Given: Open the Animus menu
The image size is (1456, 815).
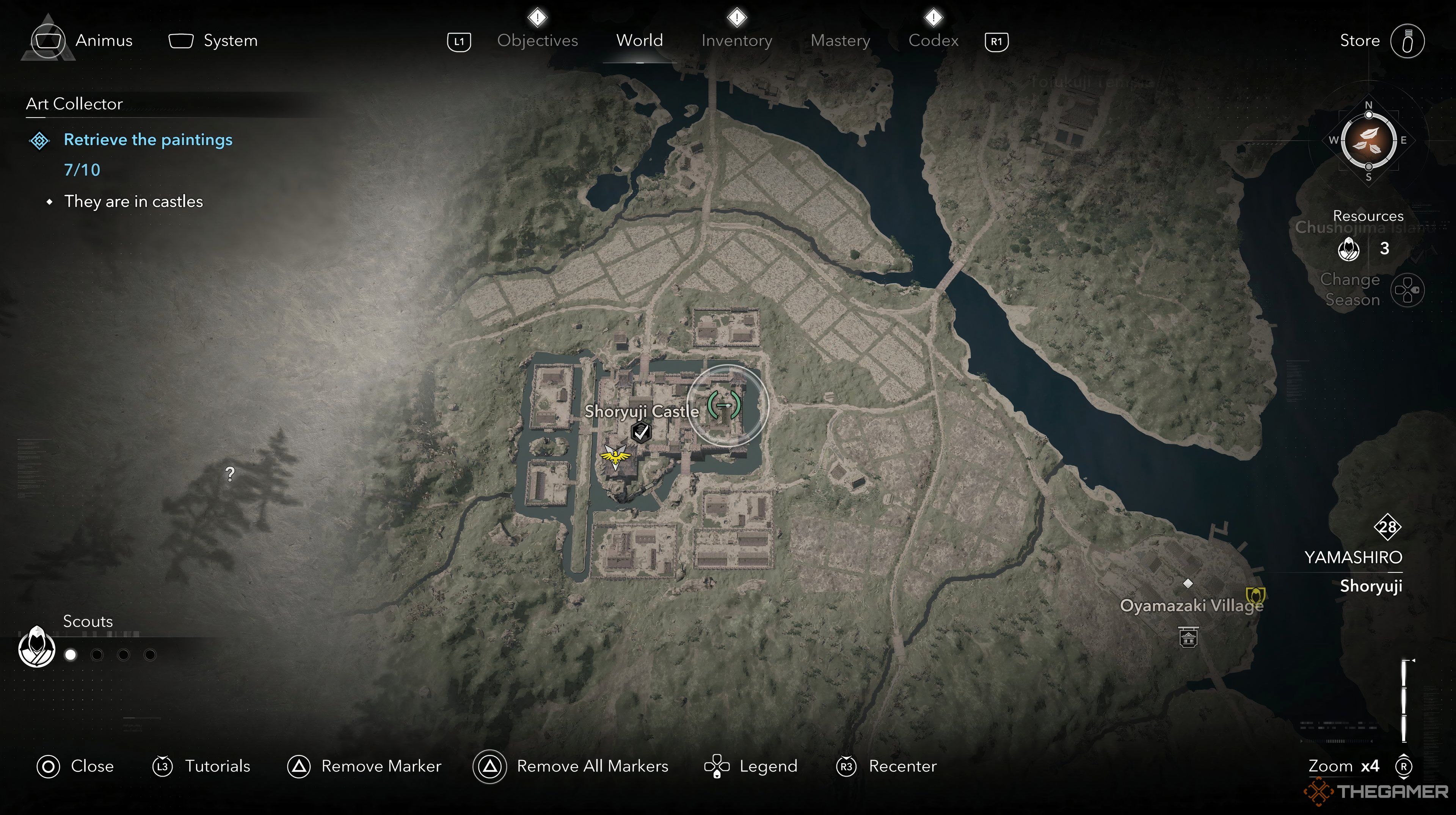Looking at the screenshot, I should coord(104,41).
